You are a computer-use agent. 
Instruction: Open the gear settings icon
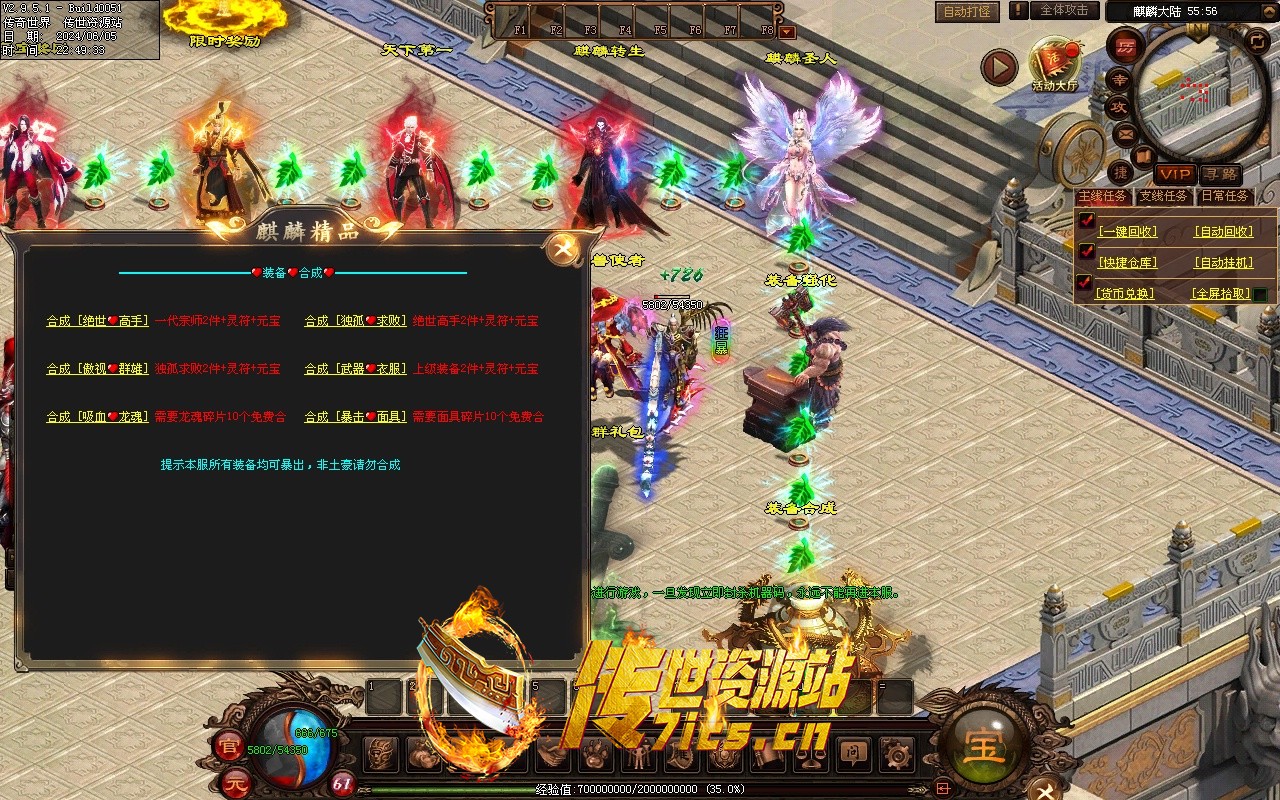(898, 753)
